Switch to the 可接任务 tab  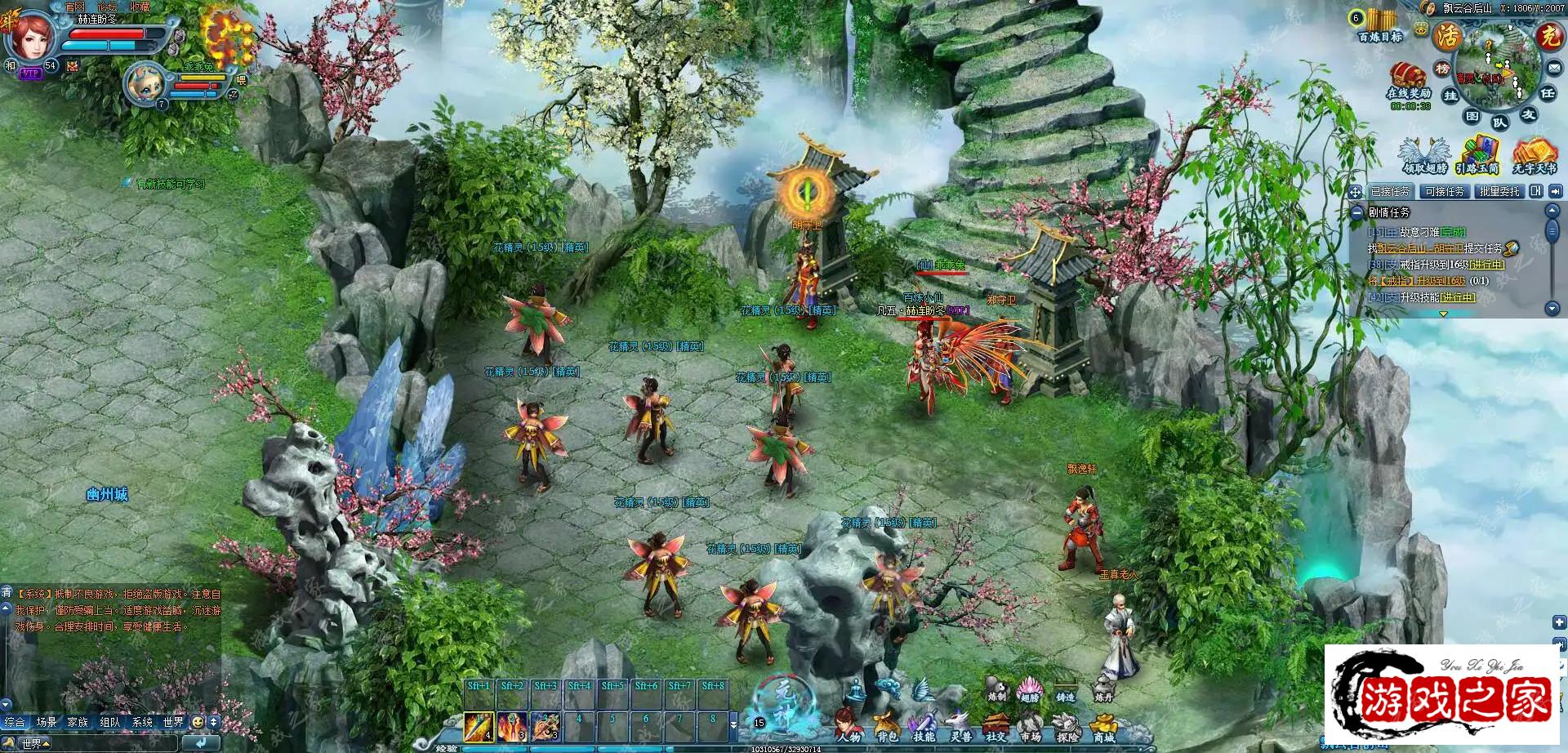click(1444, 191)
